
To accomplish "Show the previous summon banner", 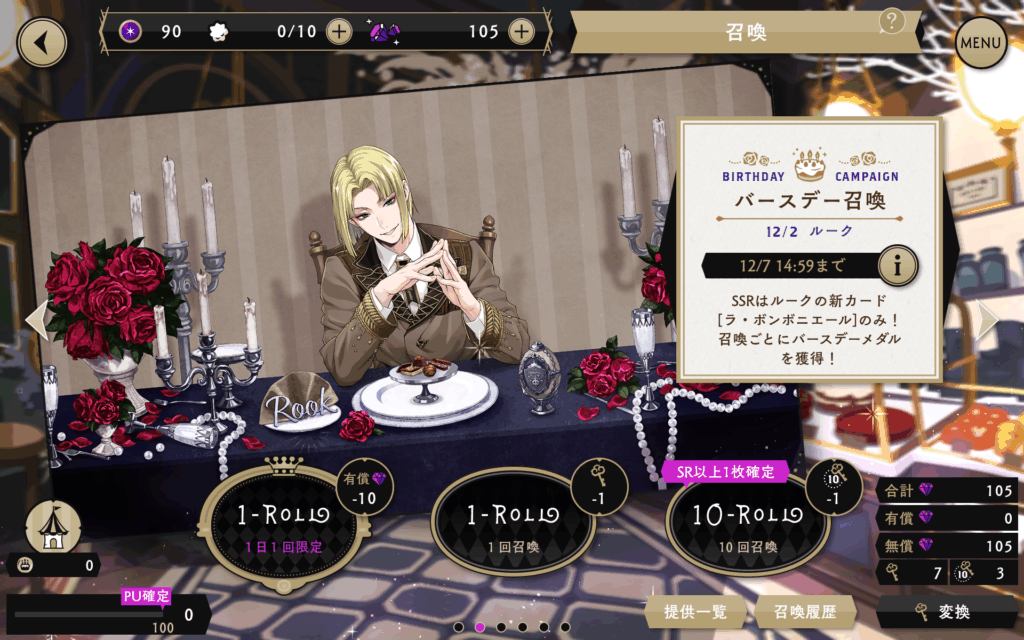I will click(x=35, y=319).
